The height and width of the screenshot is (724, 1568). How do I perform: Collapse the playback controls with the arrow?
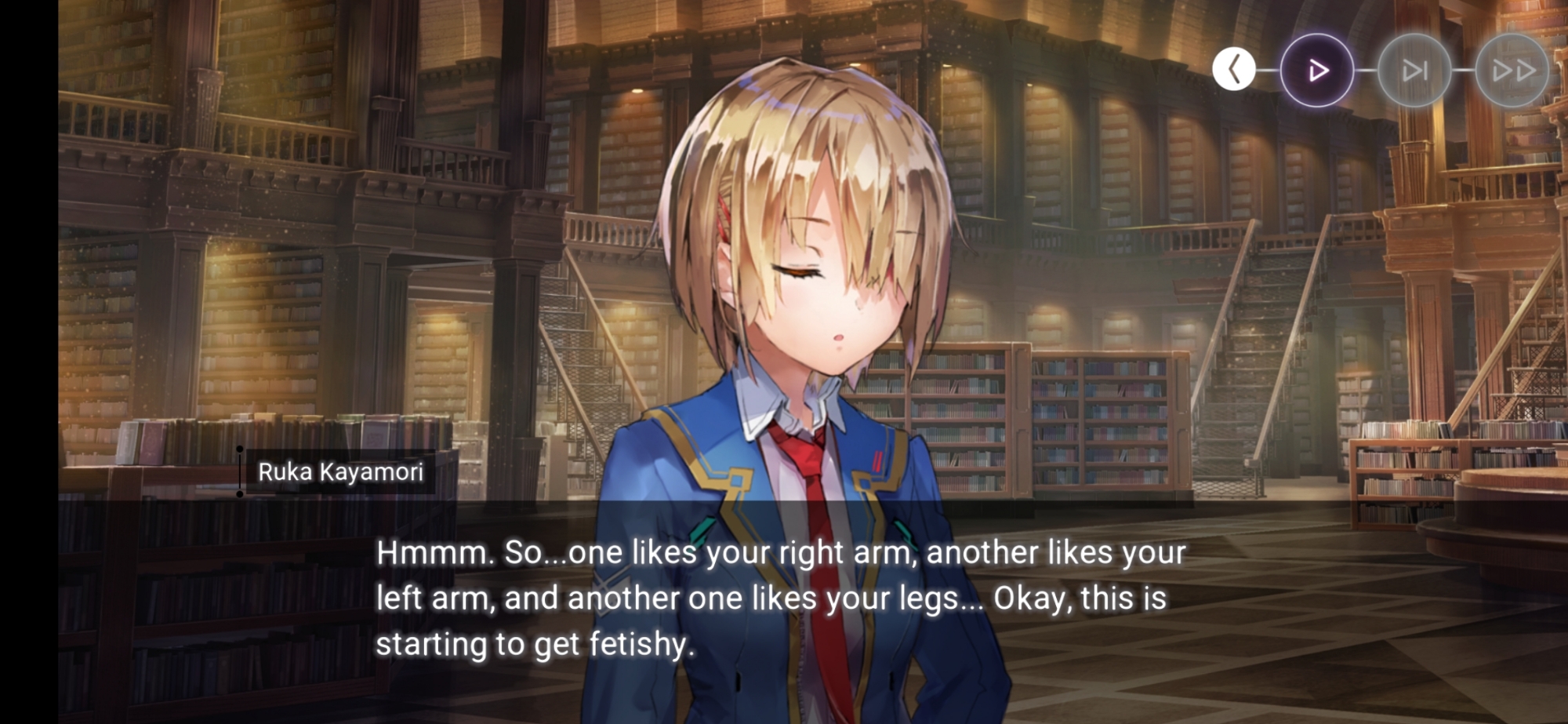coord(1234,70)
